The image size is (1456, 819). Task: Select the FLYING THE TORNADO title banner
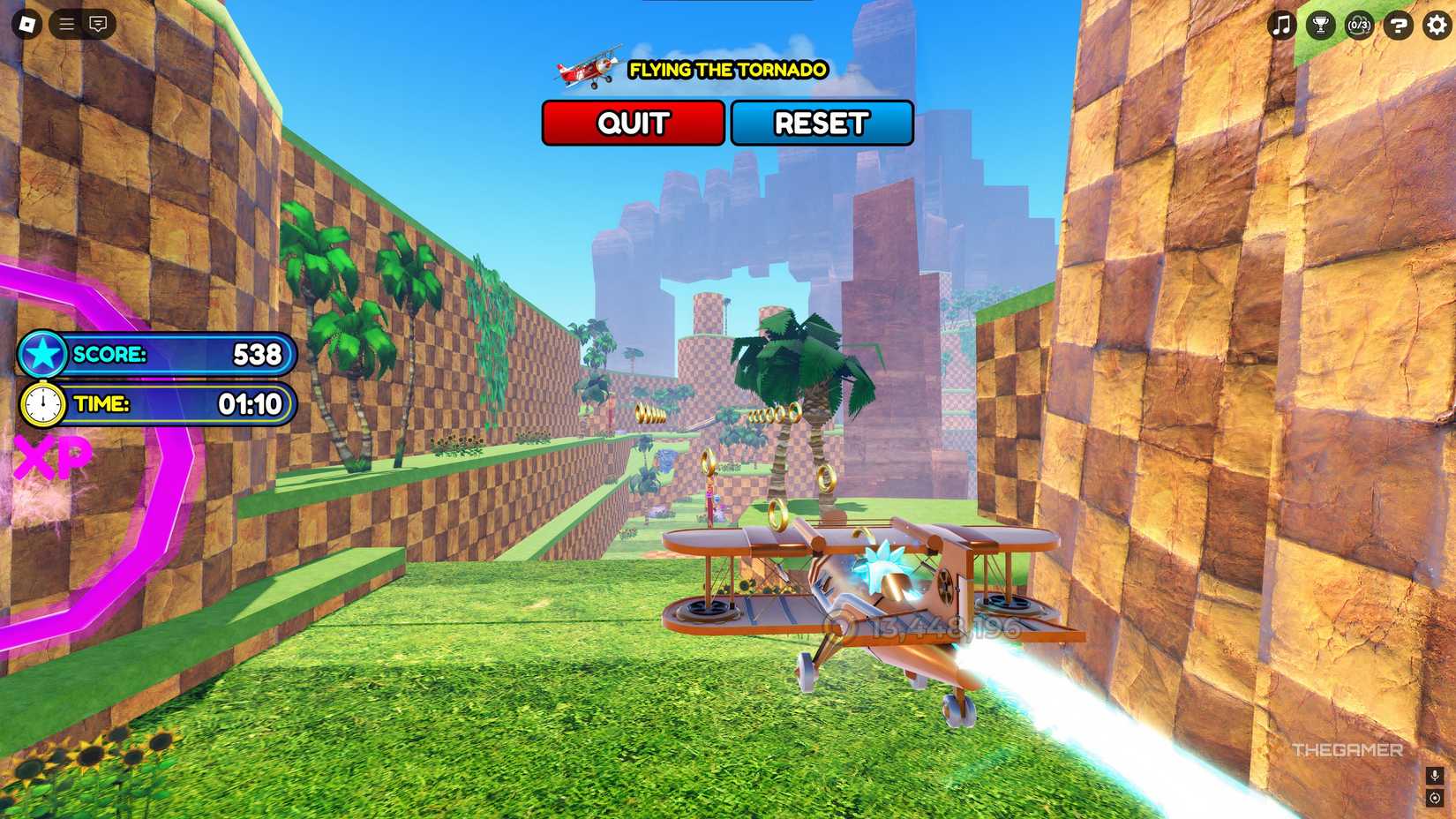(x=727, y=71)
